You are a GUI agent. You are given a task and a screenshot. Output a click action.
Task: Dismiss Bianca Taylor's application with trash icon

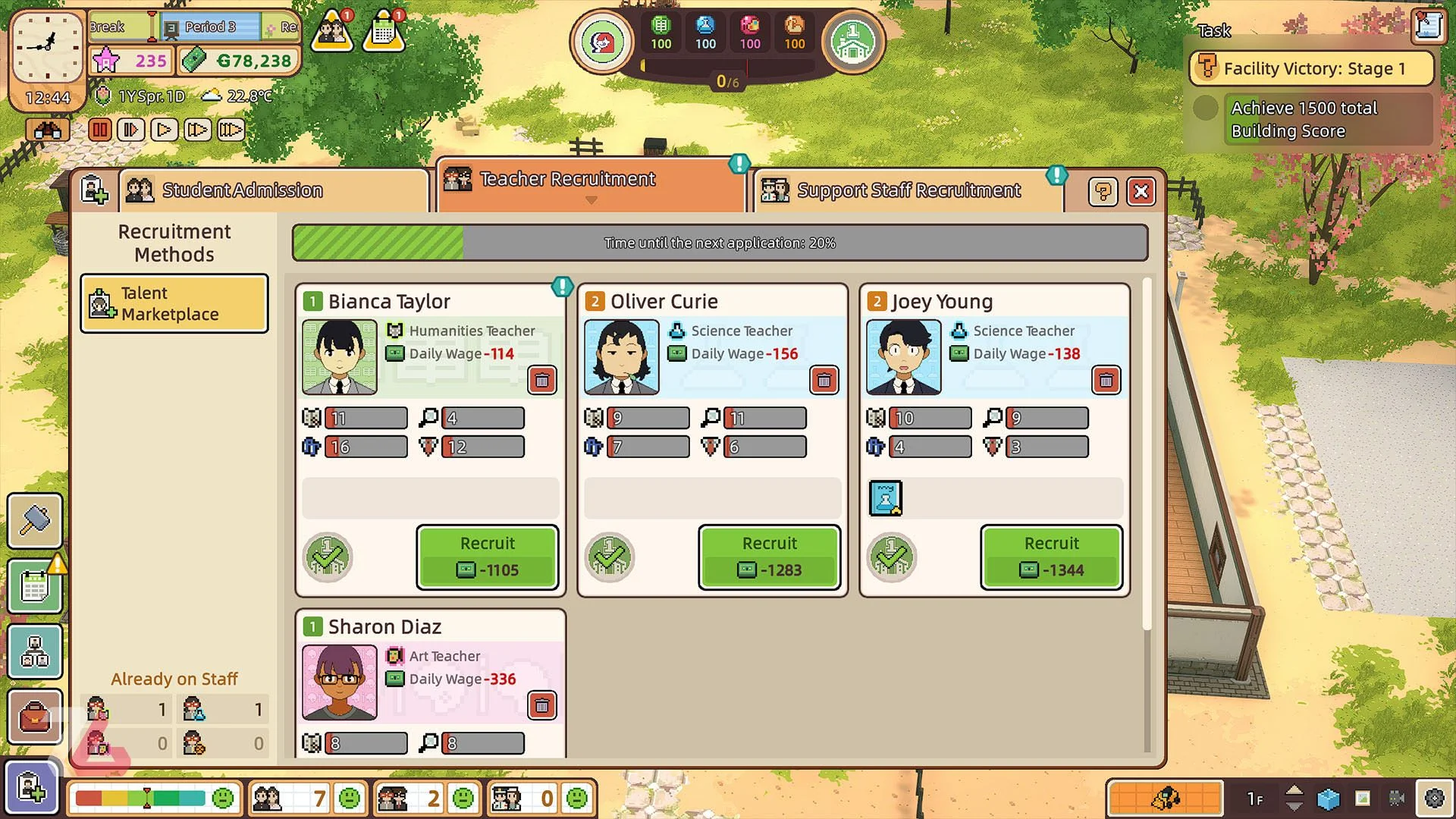[x=542, y=380]
